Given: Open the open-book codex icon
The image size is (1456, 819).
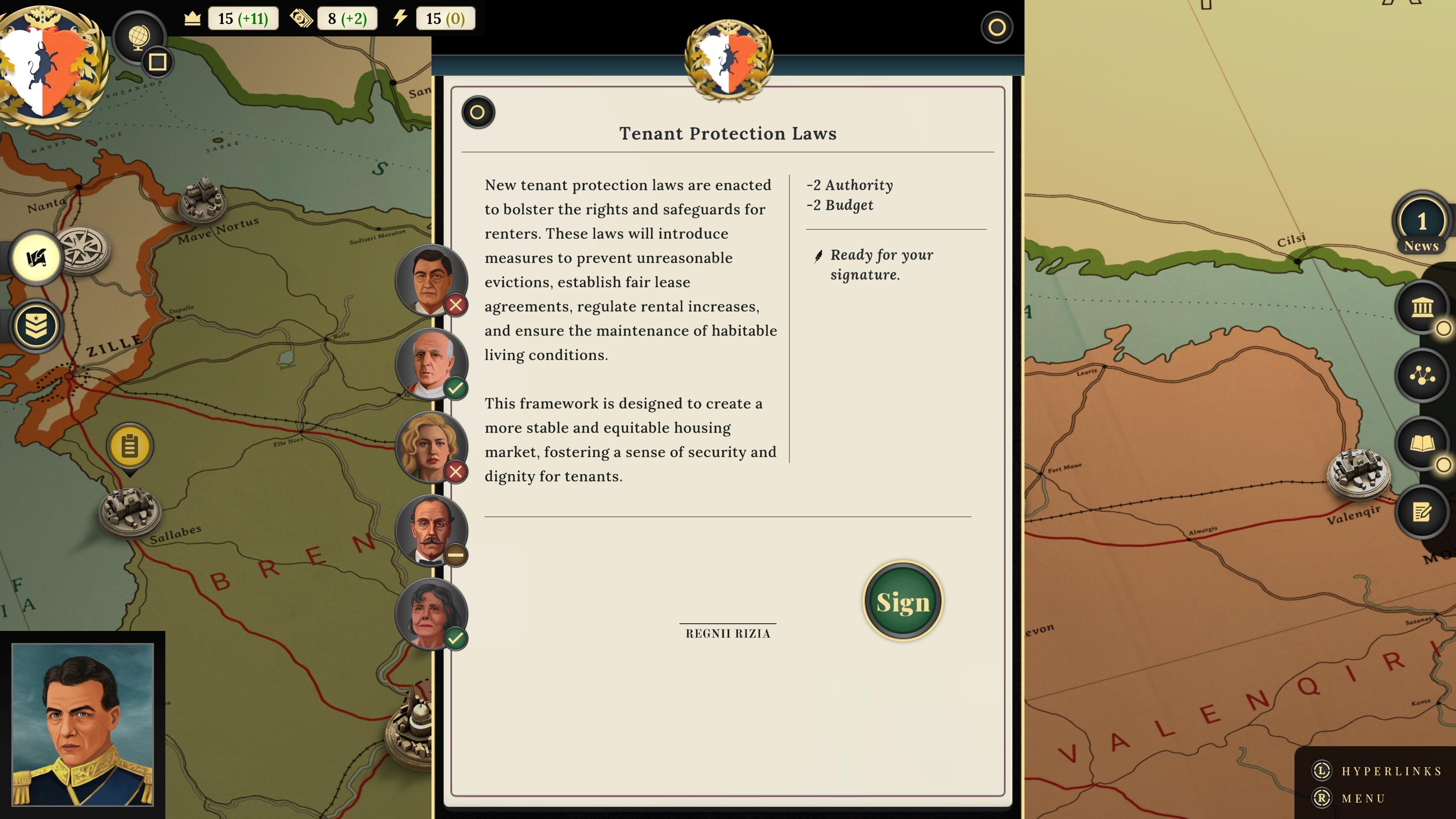Looking at the screenshot, I should [x=1421, y=444].
